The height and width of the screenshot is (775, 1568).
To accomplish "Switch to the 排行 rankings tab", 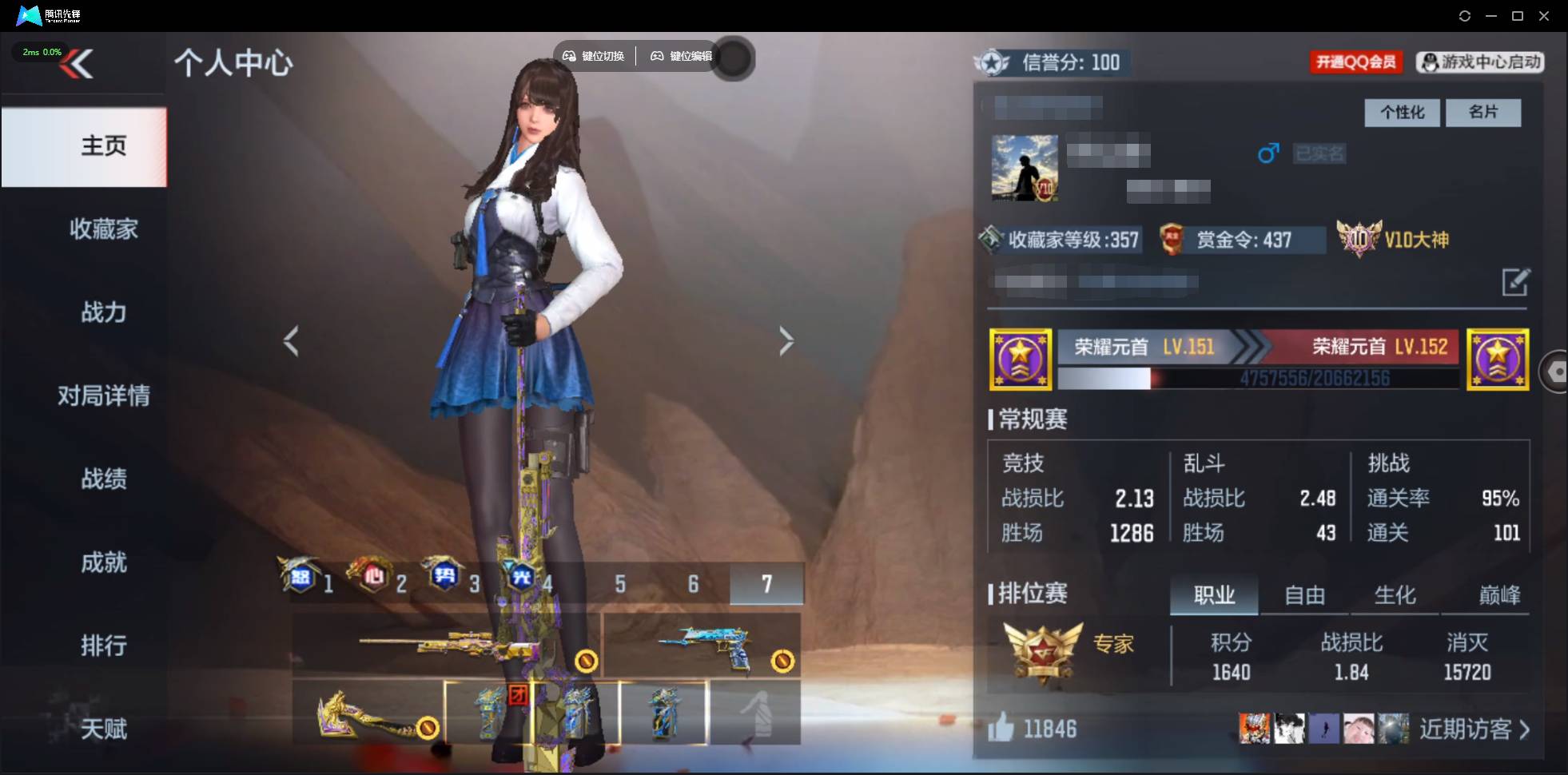I will [104, 646].
